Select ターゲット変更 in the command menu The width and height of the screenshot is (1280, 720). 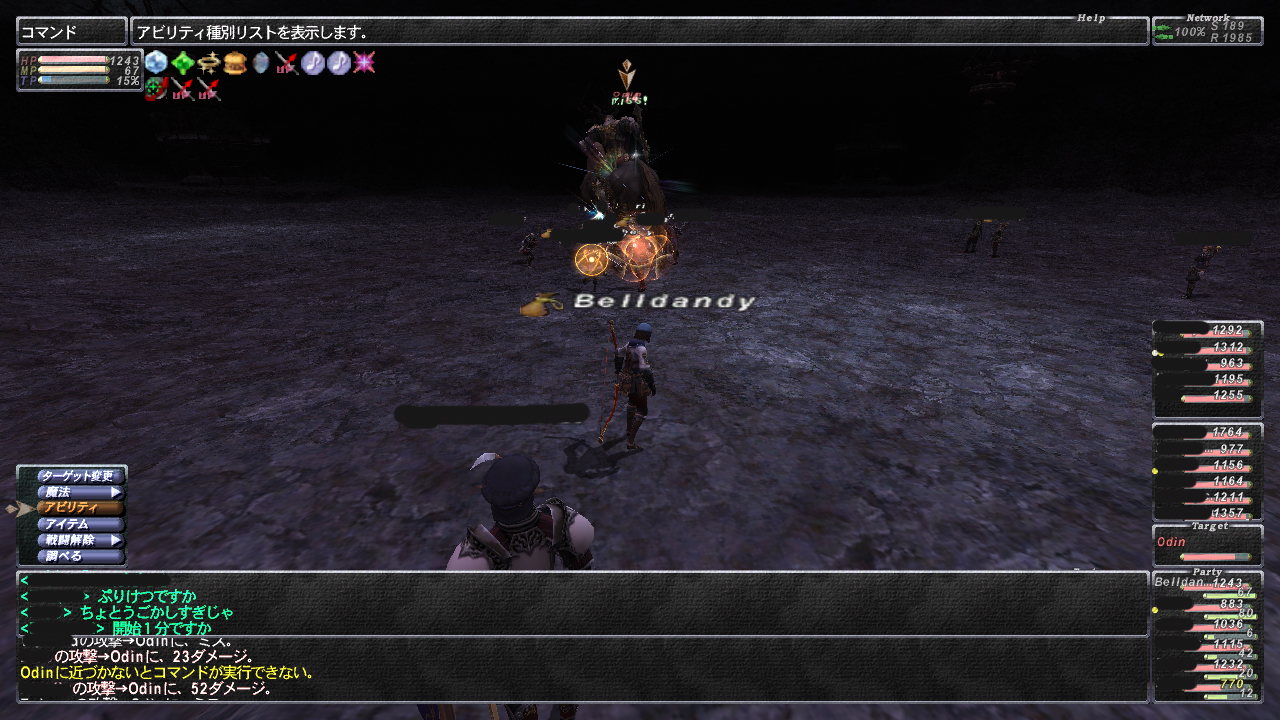tap(80, 476)
